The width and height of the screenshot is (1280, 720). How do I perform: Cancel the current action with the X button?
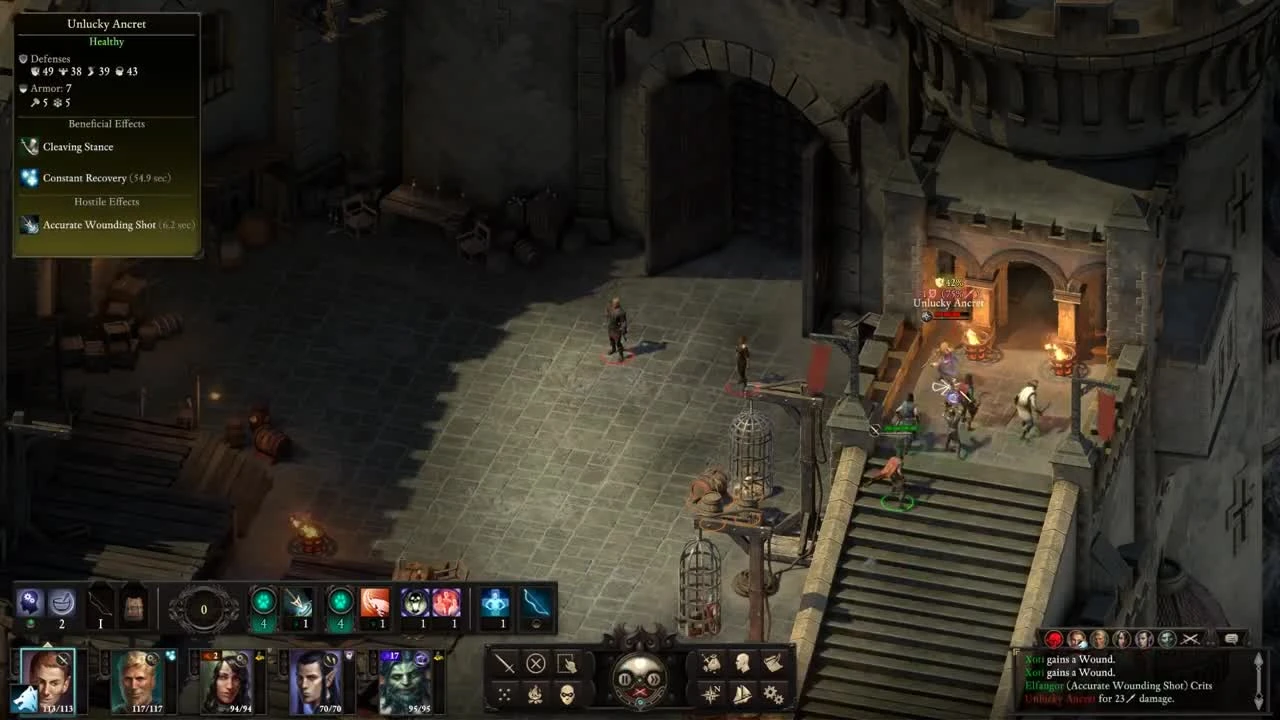pyautogui.click(x=536, y=663)
